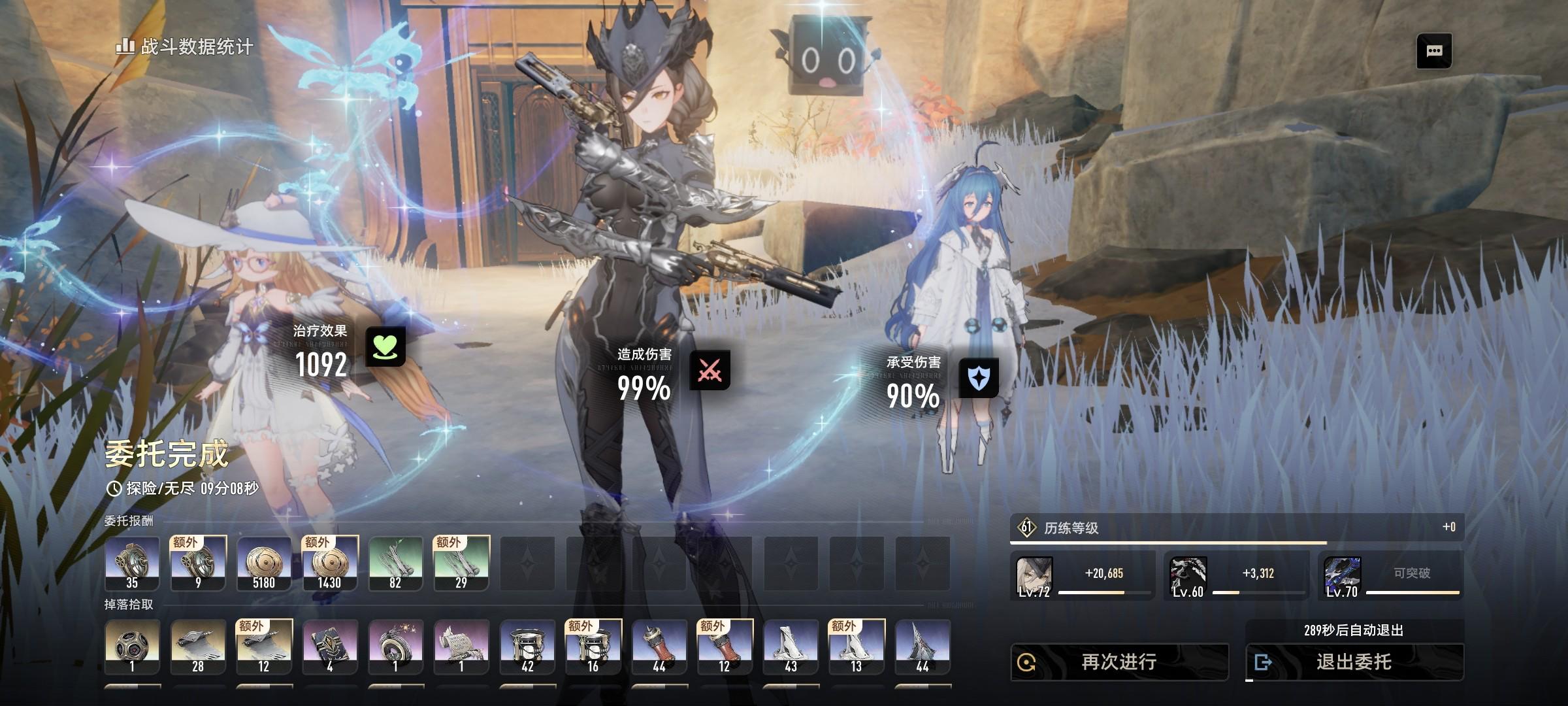This screenshot has height=706, width=1568.
Task: Open the chat bubble icon
Action: pos(1434,51)
